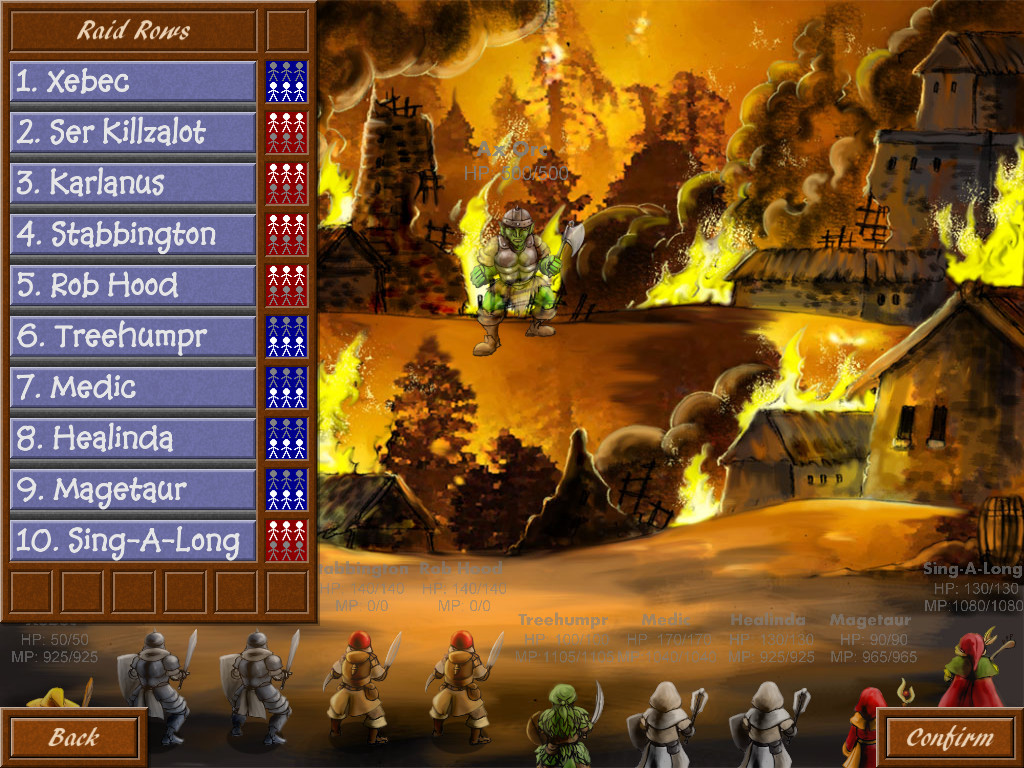Go Back to the previous screen
The image size is (1024, 768).
[x=73, y=738]
